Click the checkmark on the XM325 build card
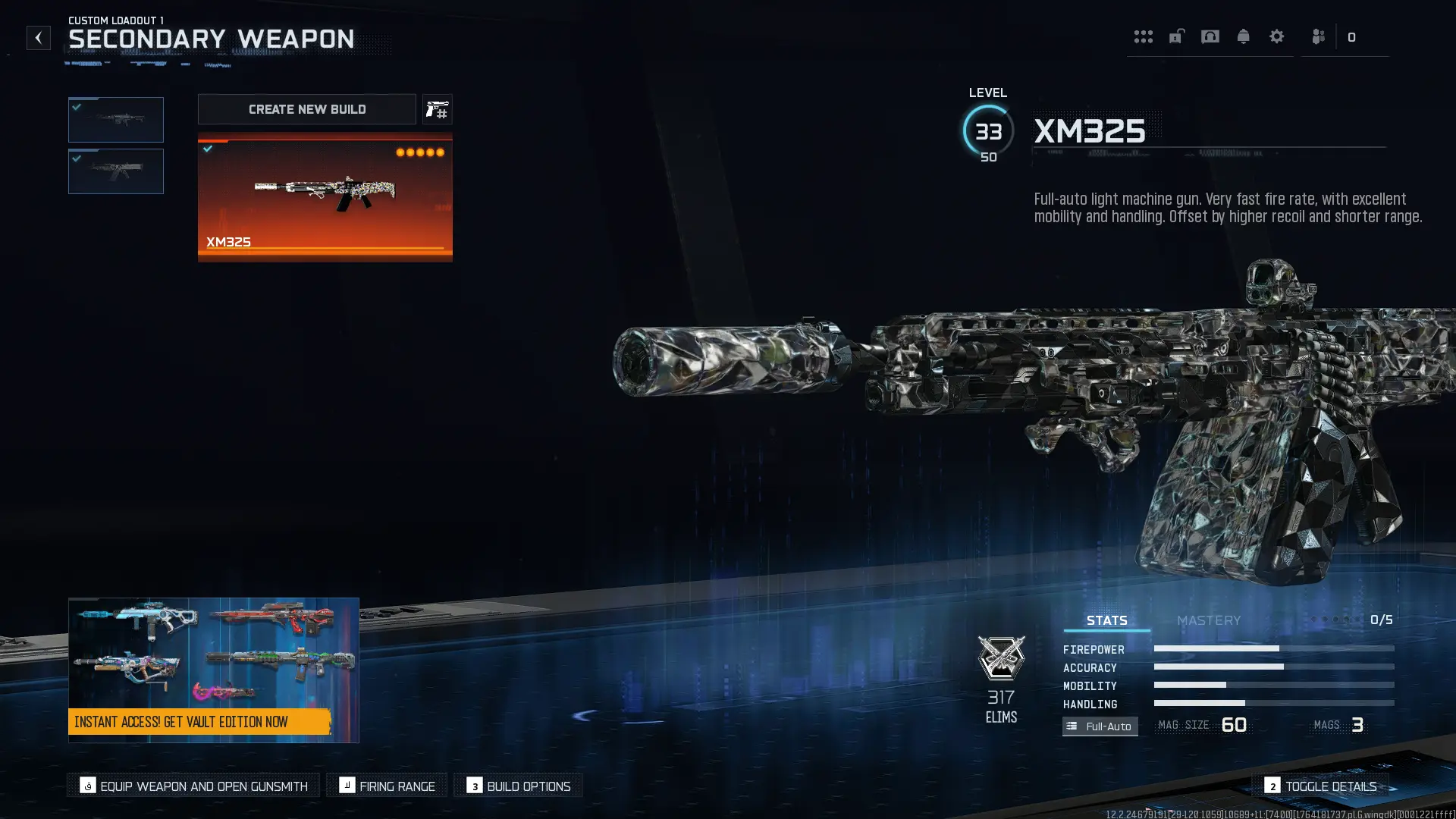Screen dimensions: 1456x819 [207, 149]
